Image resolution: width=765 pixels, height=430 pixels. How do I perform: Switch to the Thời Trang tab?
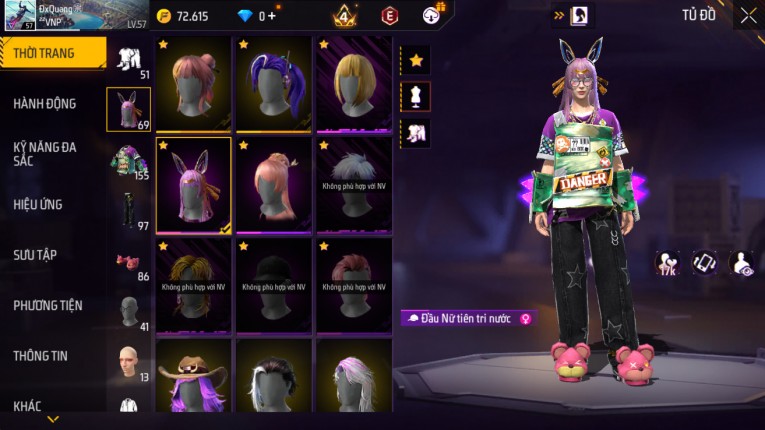coord(52,53)
